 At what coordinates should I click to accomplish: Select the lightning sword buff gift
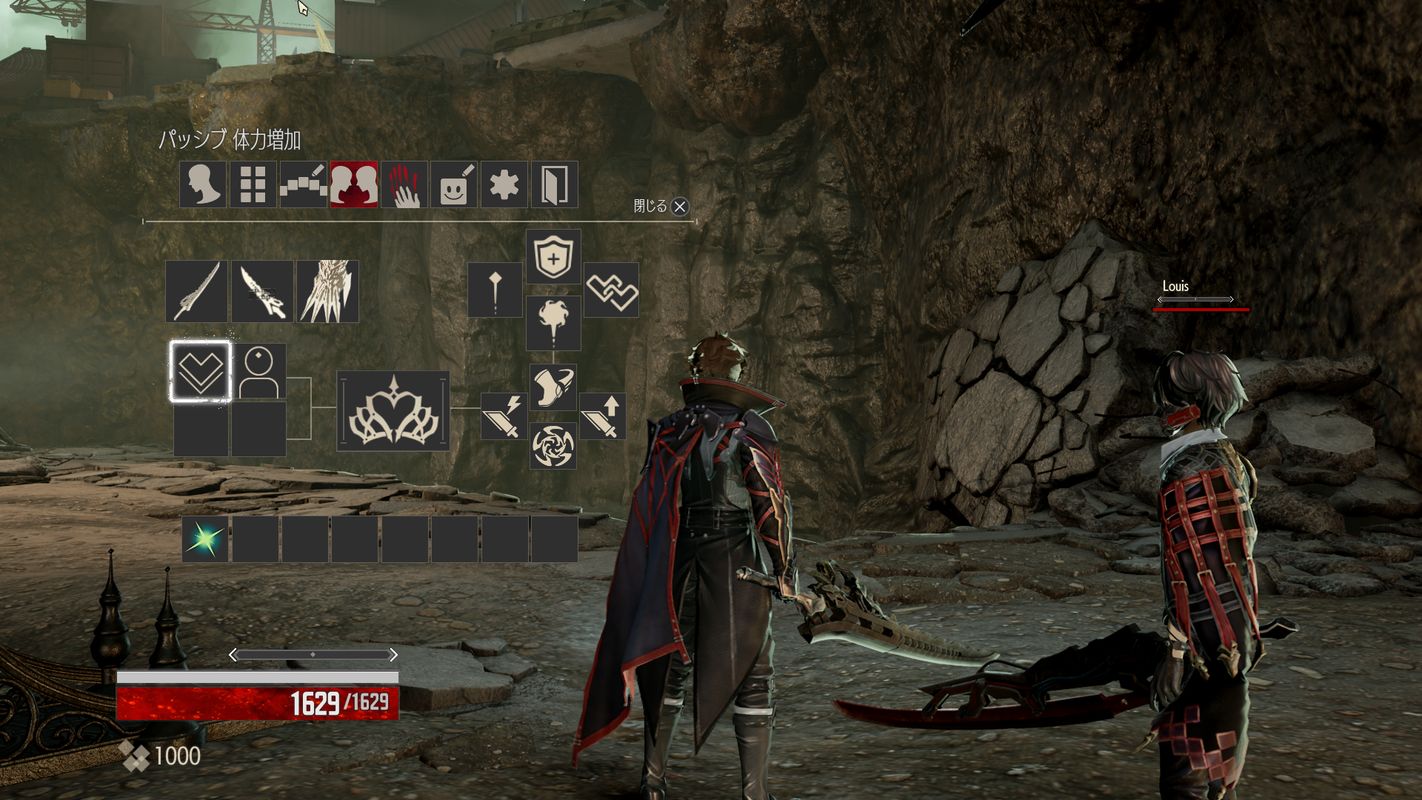tap(506, 417)
